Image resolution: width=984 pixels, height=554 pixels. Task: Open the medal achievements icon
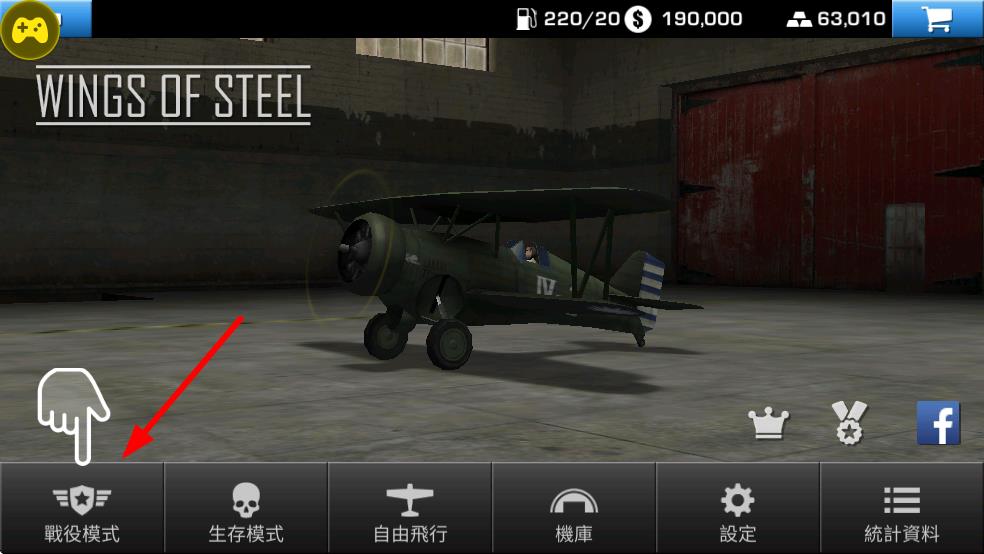(x=851, y=423)
